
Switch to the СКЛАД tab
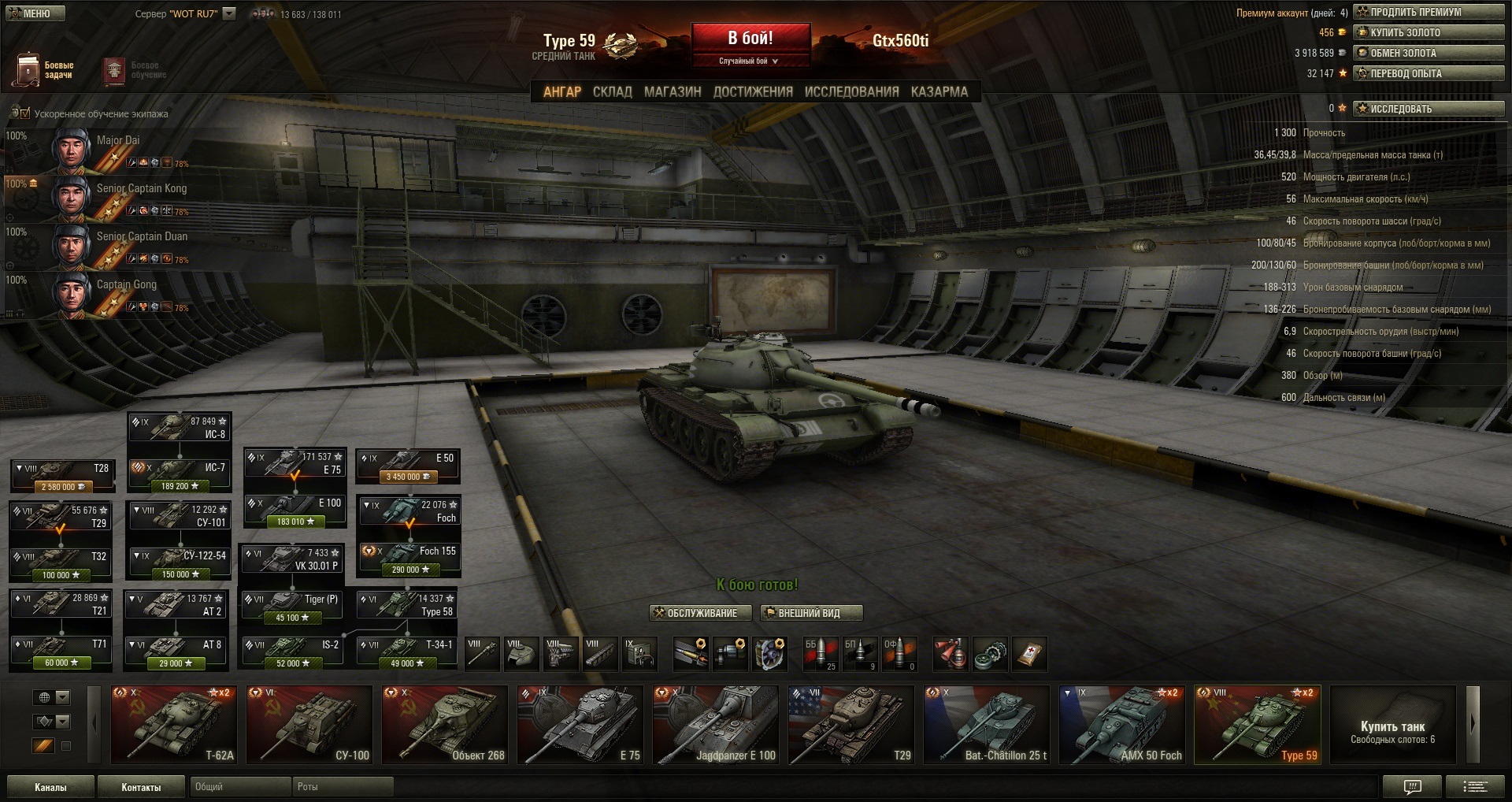click(612, 91)
